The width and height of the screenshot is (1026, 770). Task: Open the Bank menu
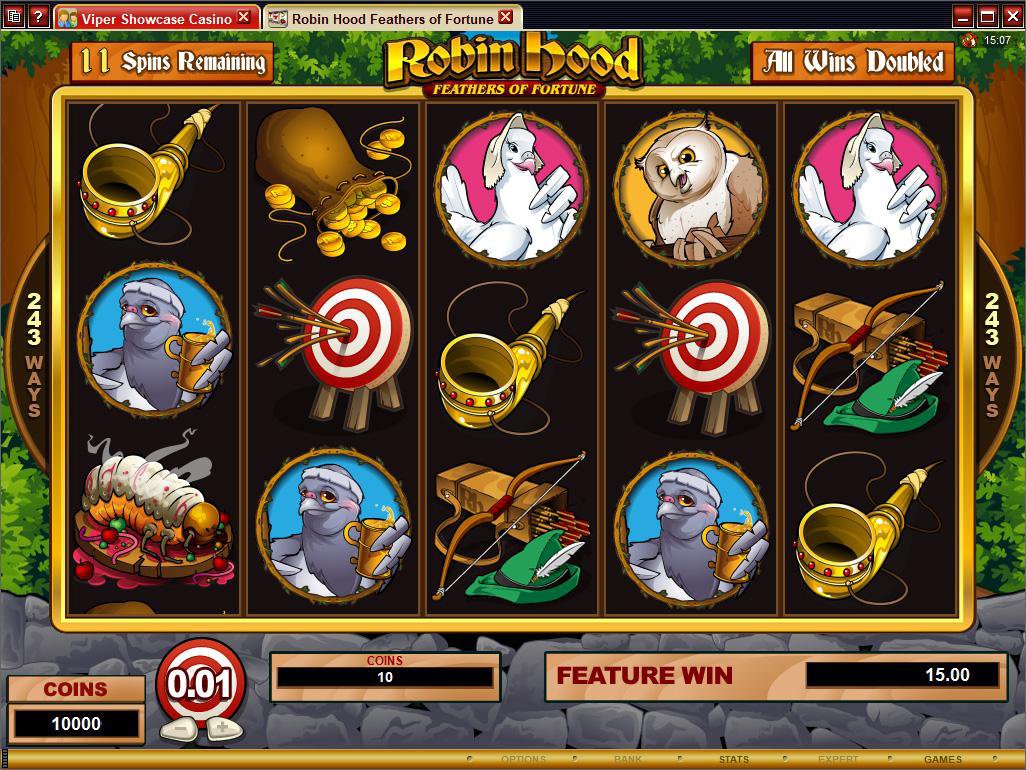[x=628, y=760]
